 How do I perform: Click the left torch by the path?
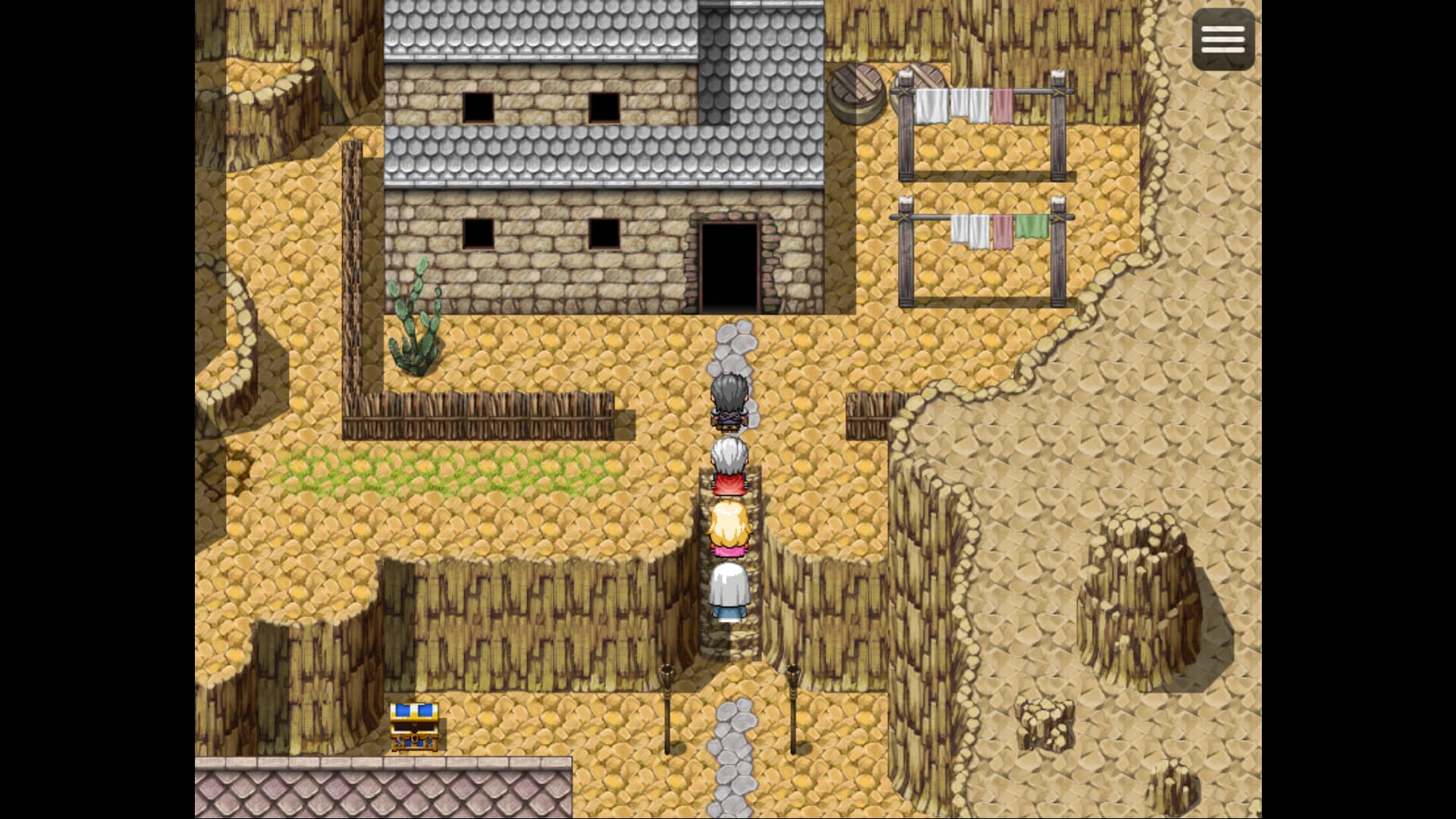[x=667, y=705]
